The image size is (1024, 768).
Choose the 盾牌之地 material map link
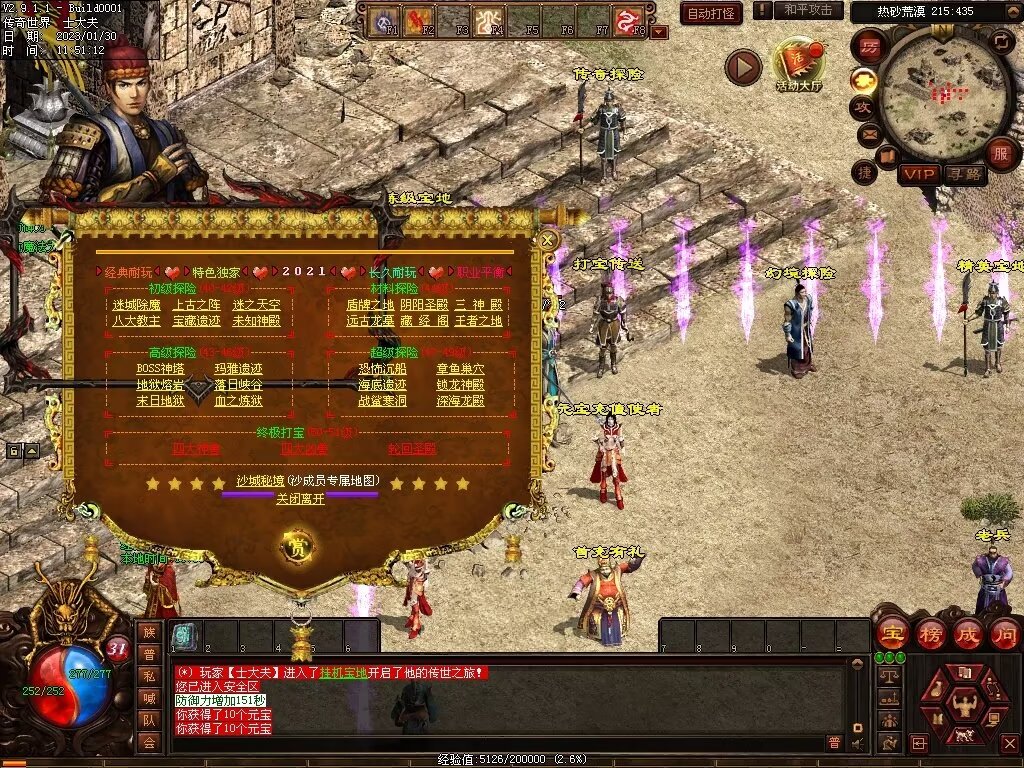pyautogui.click(x=370, y=305)
